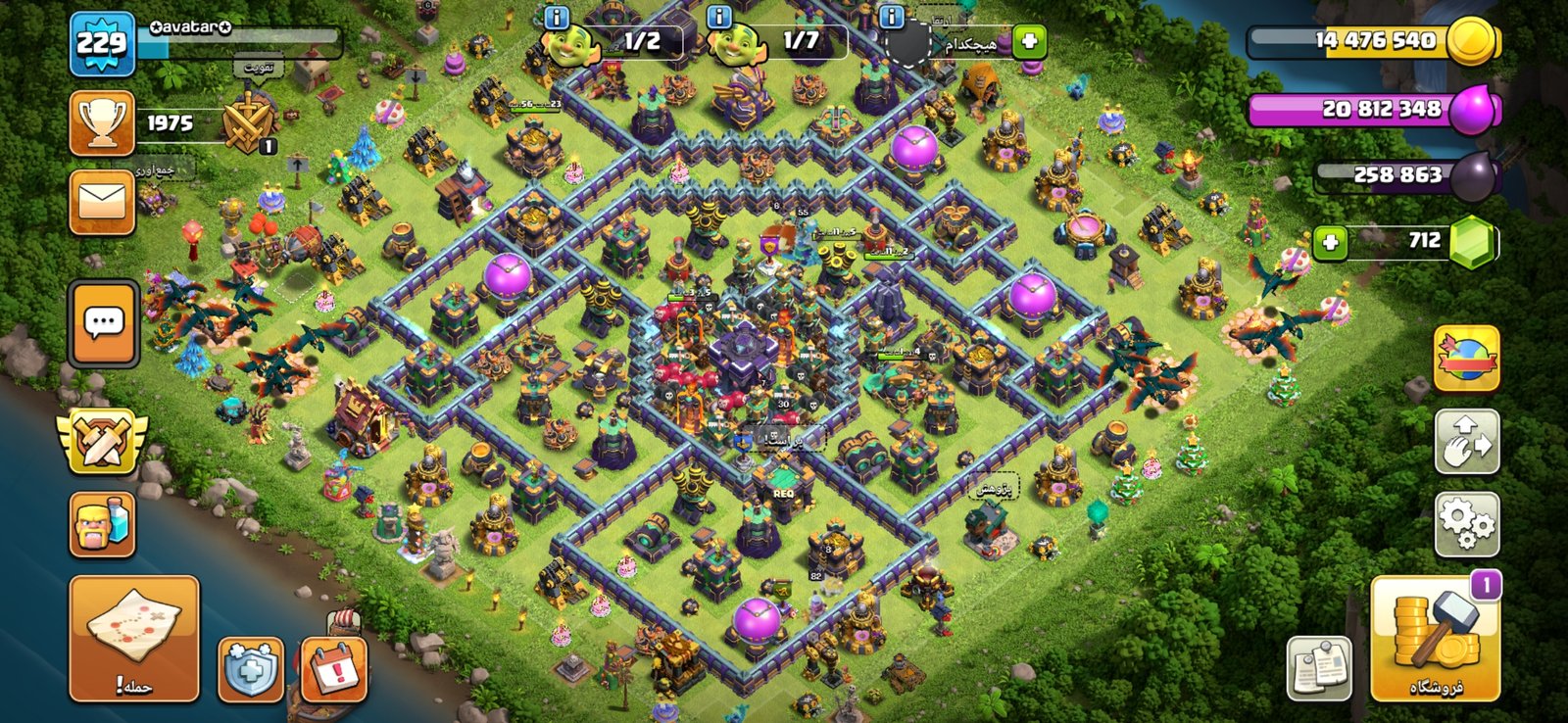1568x723 pixels.
Task: Click the green plus beside the empty slot
Action: [1029, 41]
